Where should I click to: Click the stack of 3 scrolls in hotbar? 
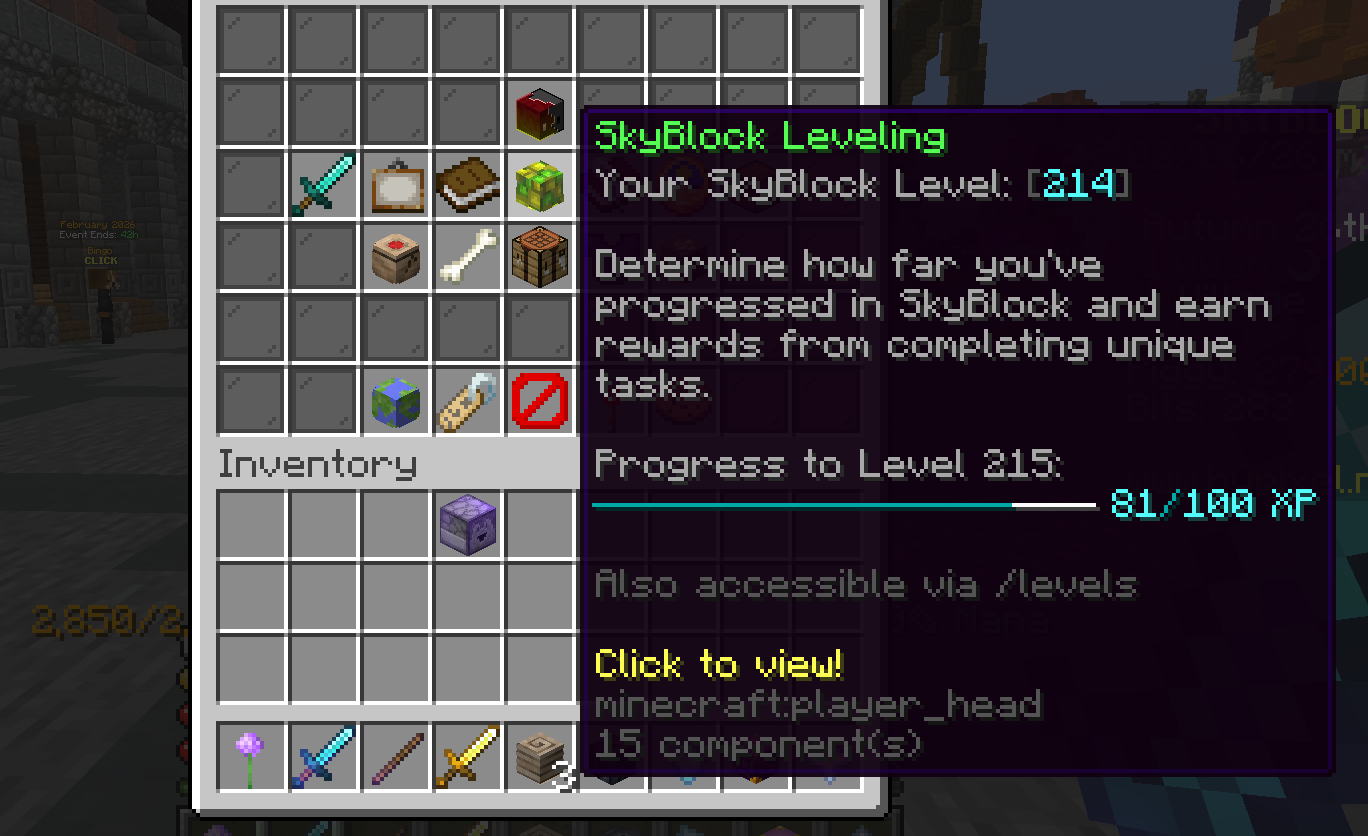click(540, 758)
